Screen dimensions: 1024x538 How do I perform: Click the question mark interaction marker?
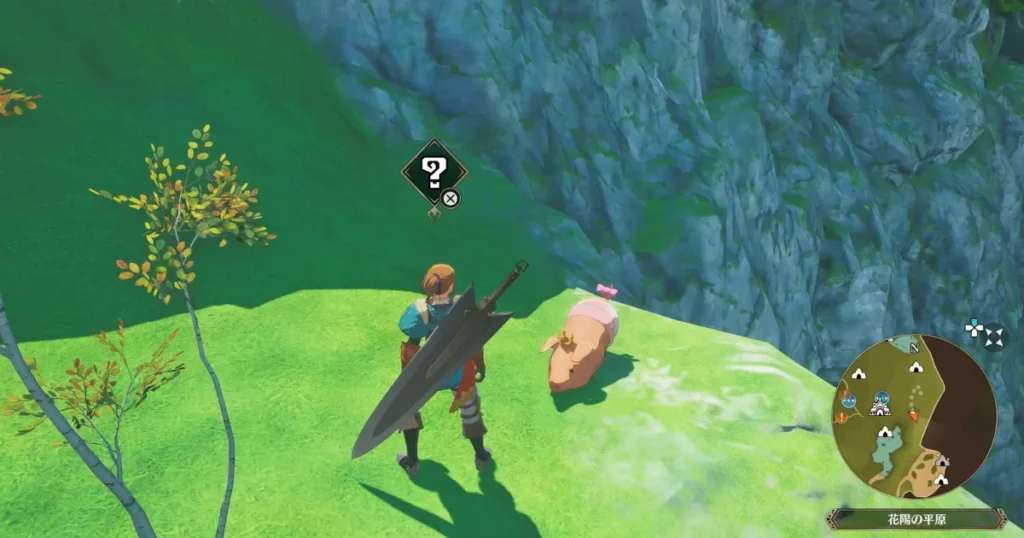point(433,174)
